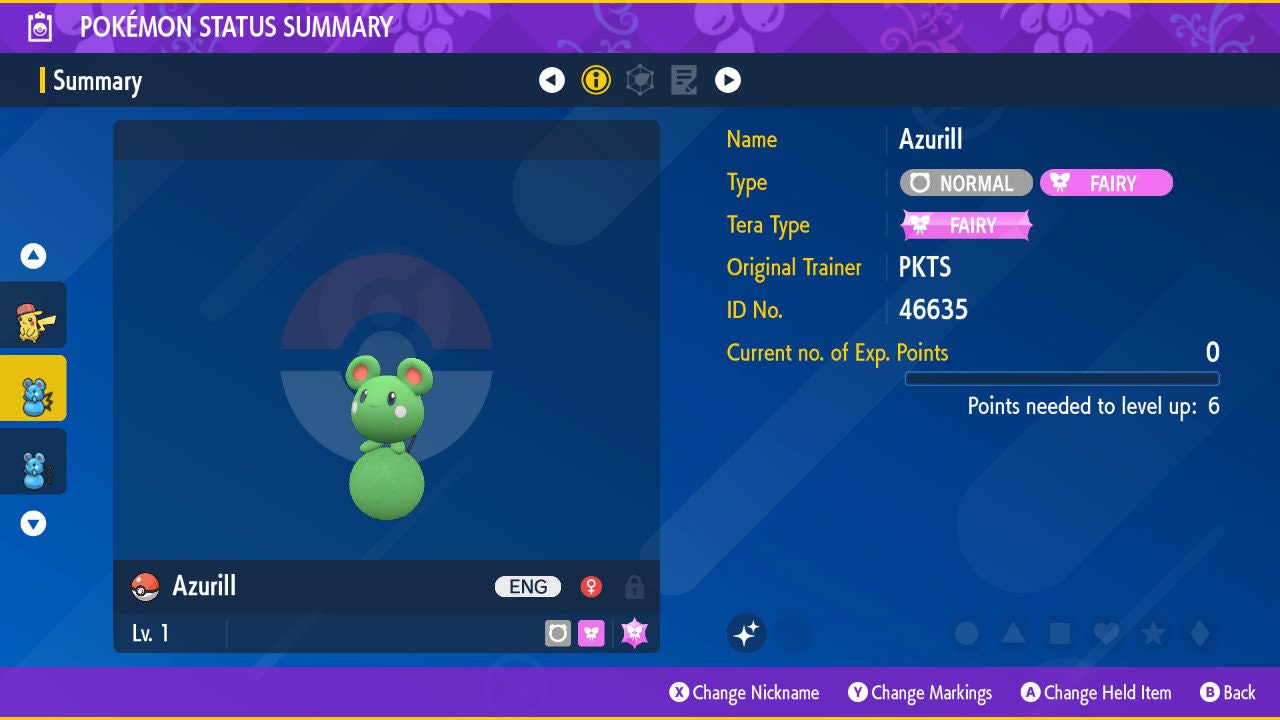The height and width of the screenshot is (720, 1280).
Task: Go to the previous summary page arrow
Action: (552, 80)
